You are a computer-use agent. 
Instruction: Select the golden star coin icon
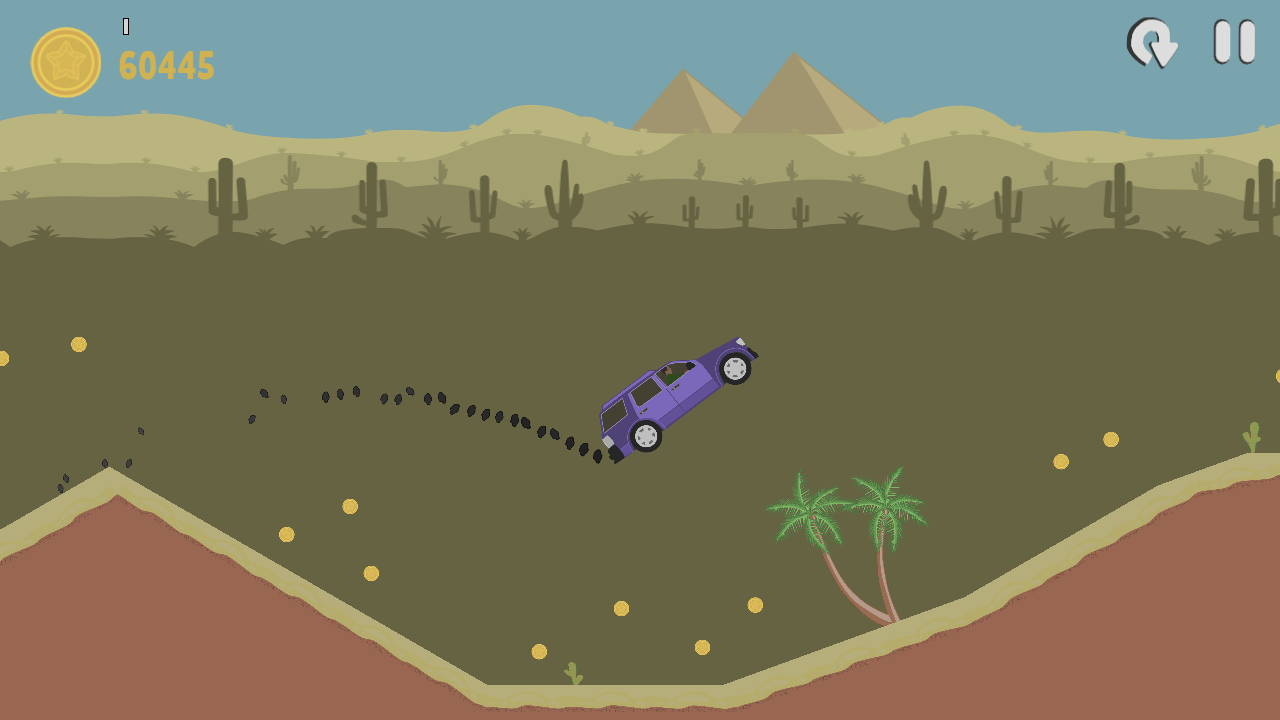pos(66,62)
